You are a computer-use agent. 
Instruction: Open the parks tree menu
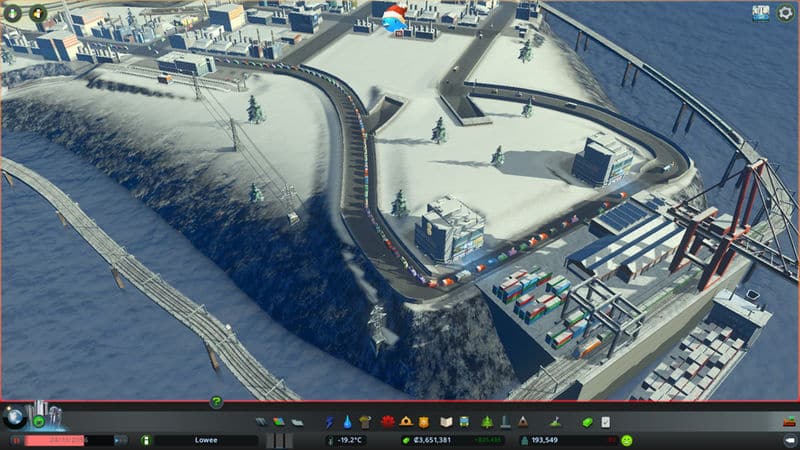(x=487, y=421)
